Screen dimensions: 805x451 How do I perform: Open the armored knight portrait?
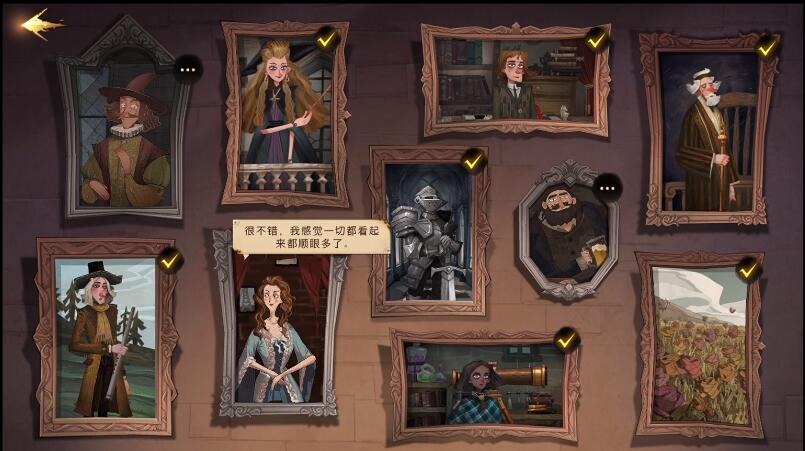click(429, 233)
